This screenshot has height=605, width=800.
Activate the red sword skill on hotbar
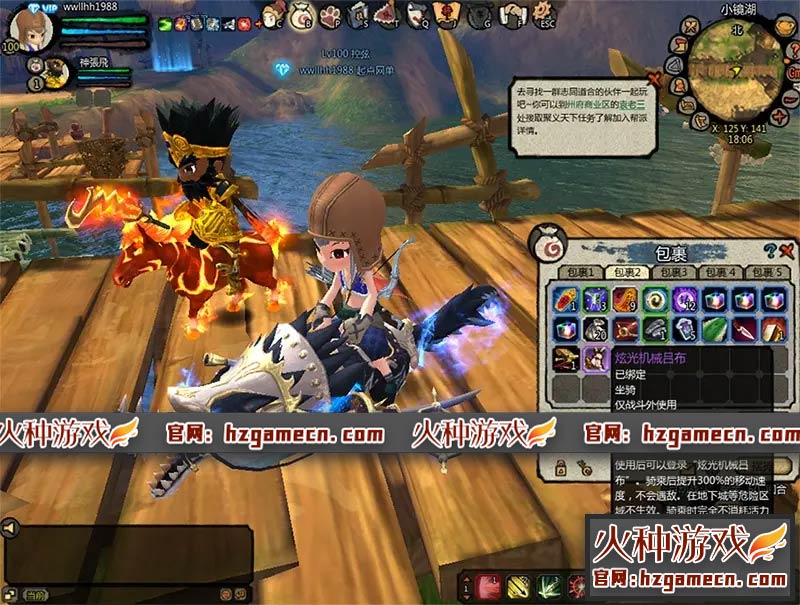[x=487, y=587]
